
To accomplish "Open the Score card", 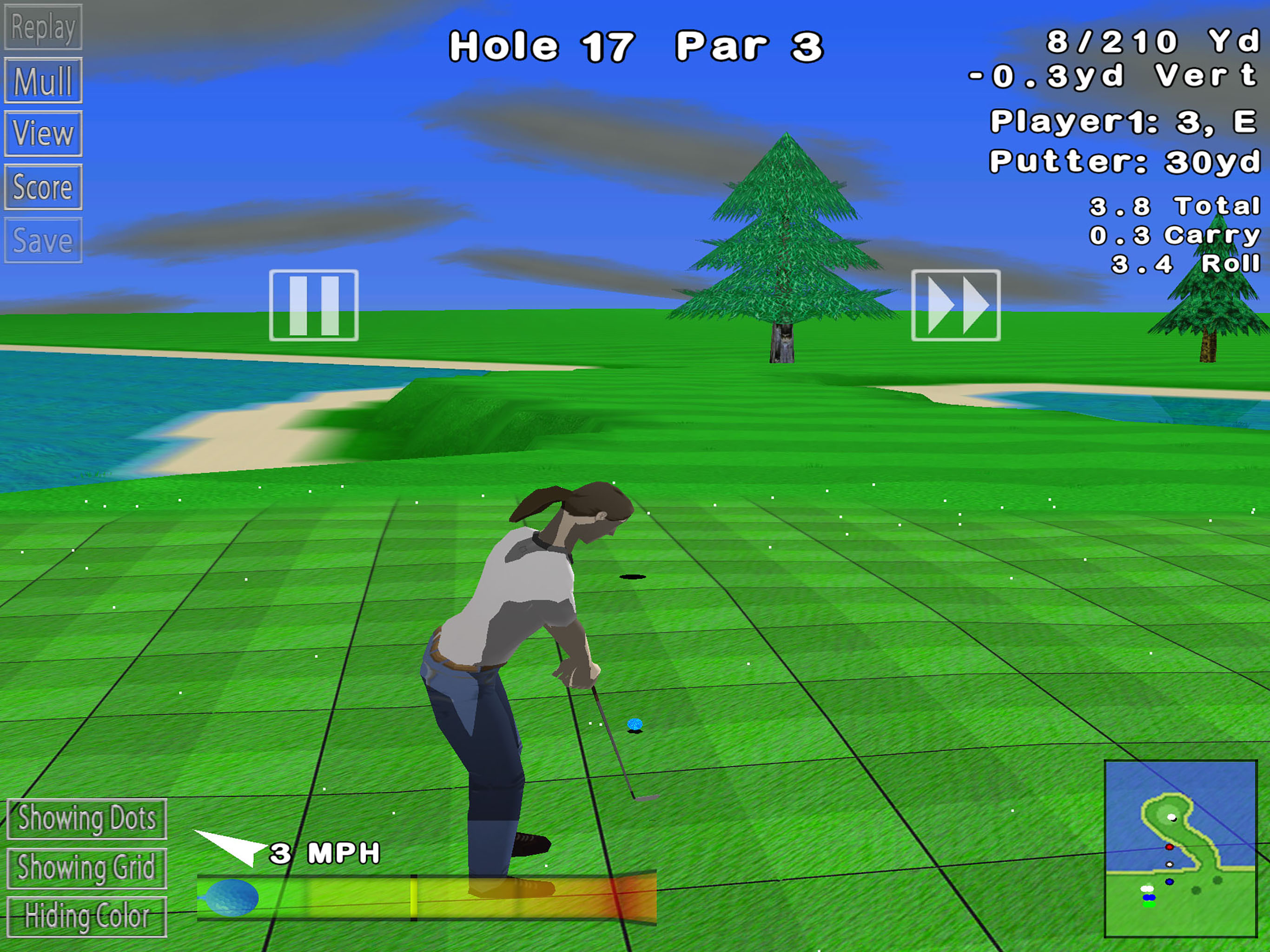I will 43,187.
